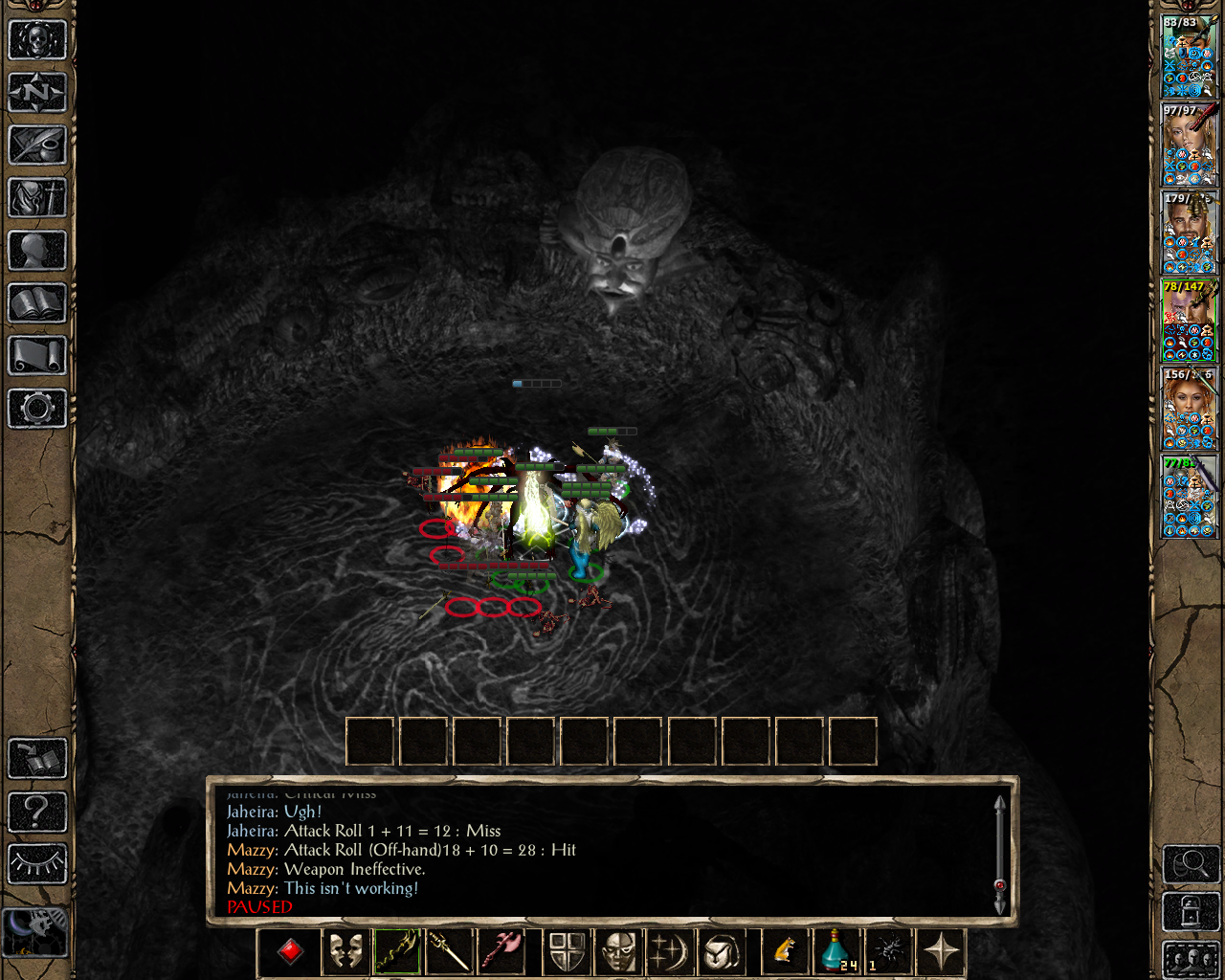
Task: Return to game via the skull button
Action: [x=37, y=40]
